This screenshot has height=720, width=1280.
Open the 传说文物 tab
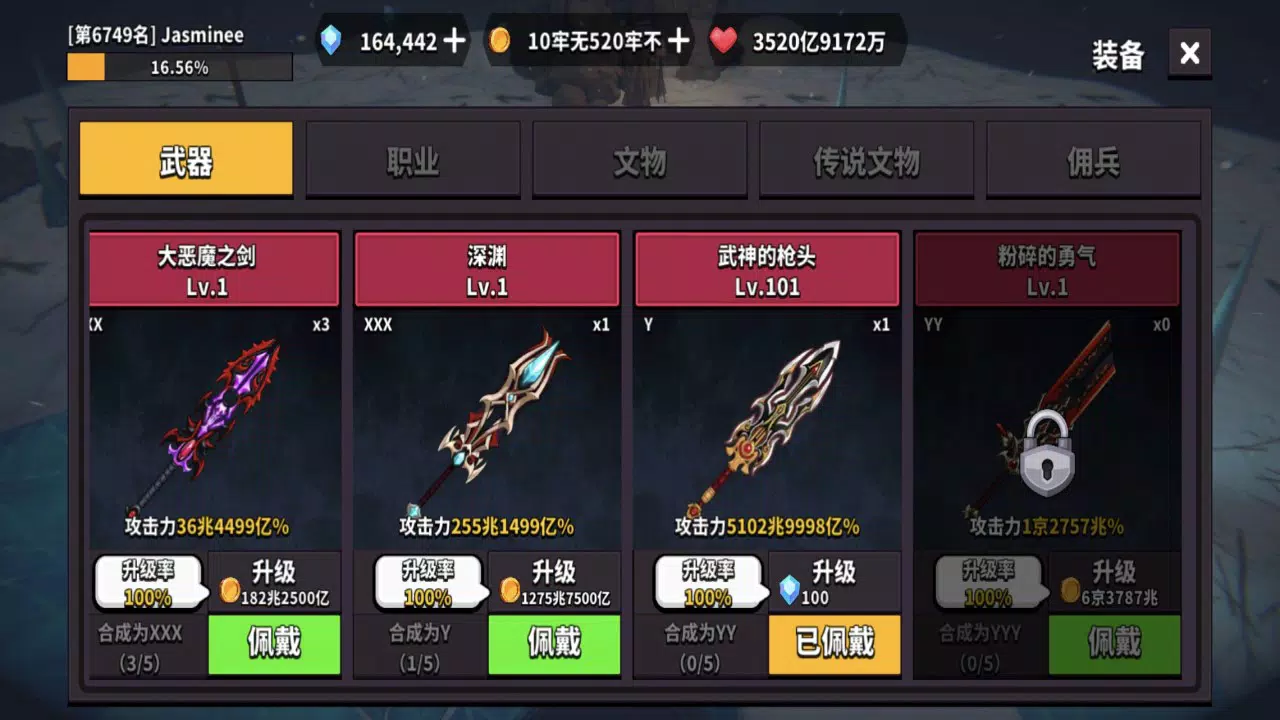point(866,160)
